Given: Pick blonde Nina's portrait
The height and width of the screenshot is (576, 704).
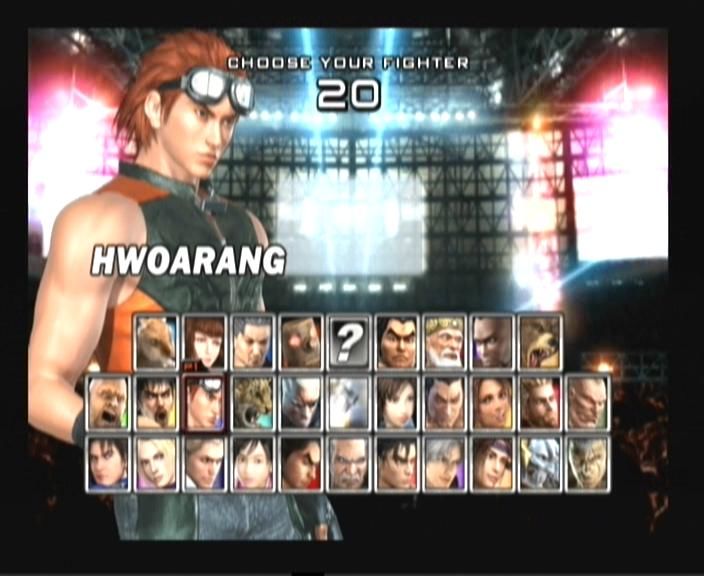Looking at the screenshot, I should tap(156, 463).
